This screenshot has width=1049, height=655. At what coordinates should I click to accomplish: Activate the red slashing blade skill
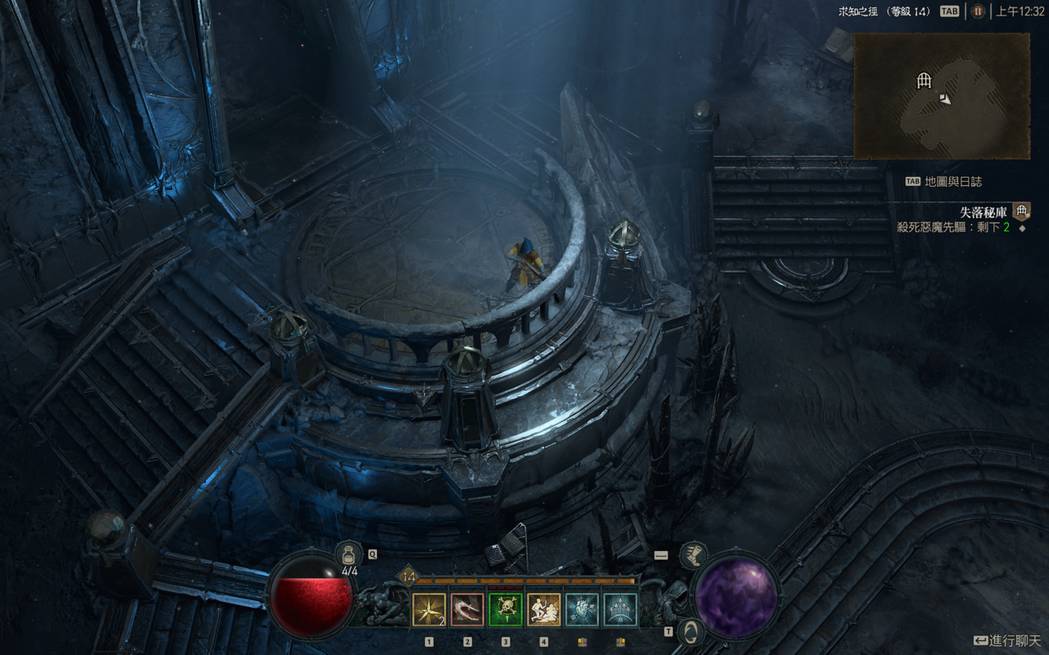pyautogui.click(x=467, y=609)
